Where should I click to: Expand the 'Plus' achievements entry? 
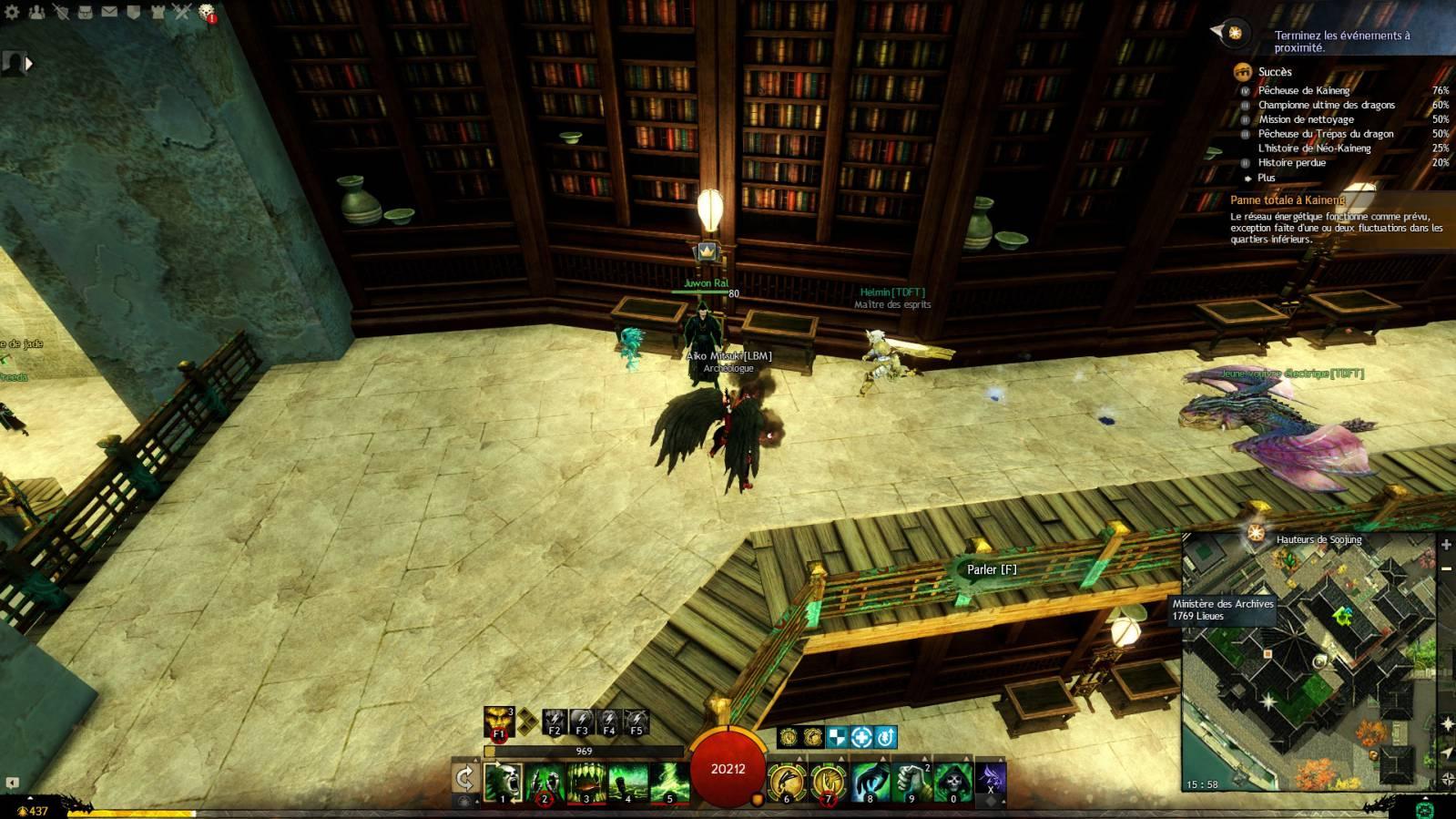1266,178
